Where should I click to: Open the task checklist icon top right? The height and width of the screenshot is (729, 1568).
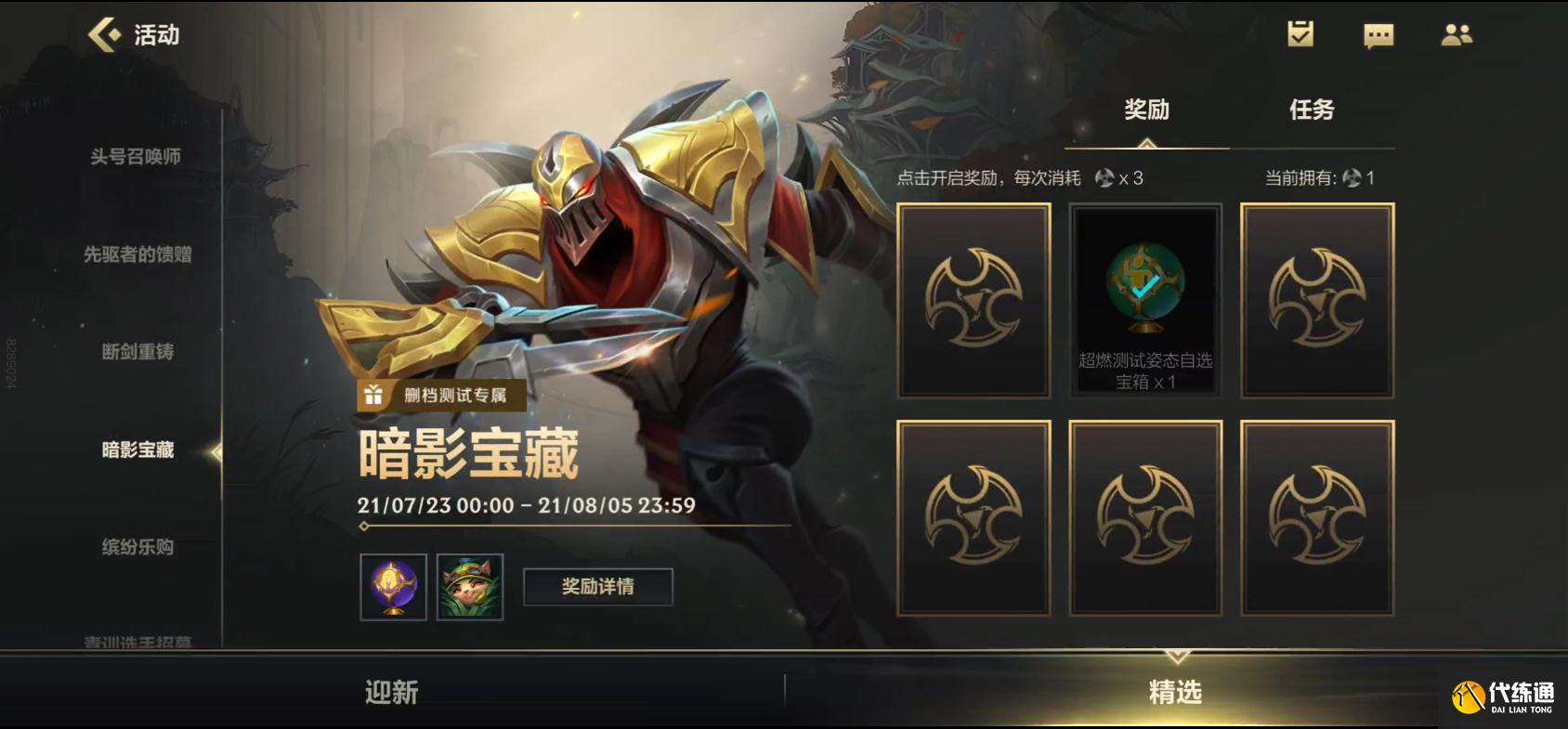point(1300,33)
